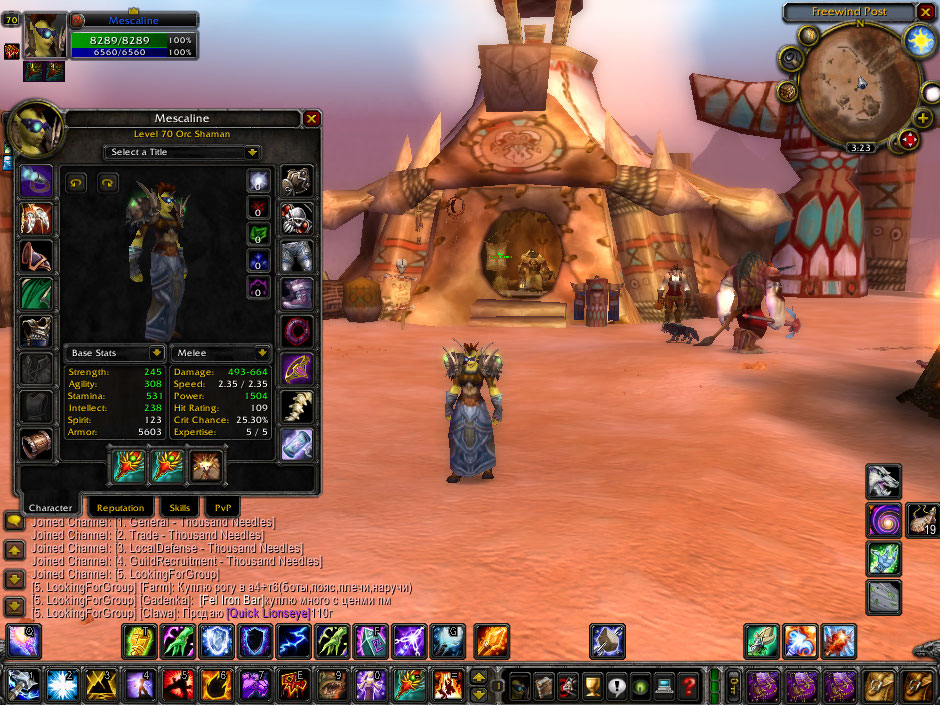This screenshot has height=705, width=940.
Task: Click the red ring equipment slot
Action: [x=297, y=331]
